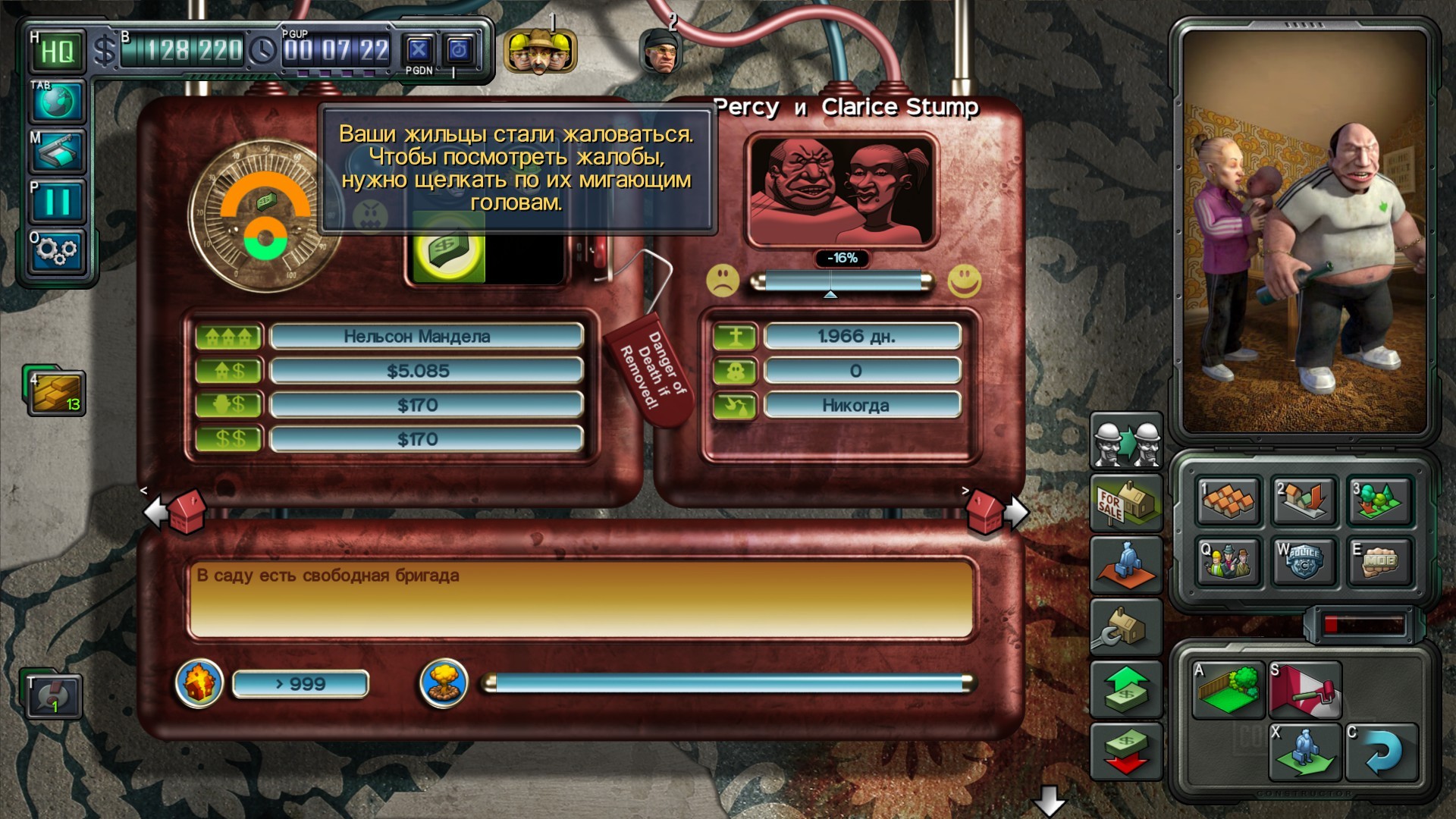The width and height of the screenshot is (1456, 819).
Task: Lower rent with the red arrow
Action: 1126,751
